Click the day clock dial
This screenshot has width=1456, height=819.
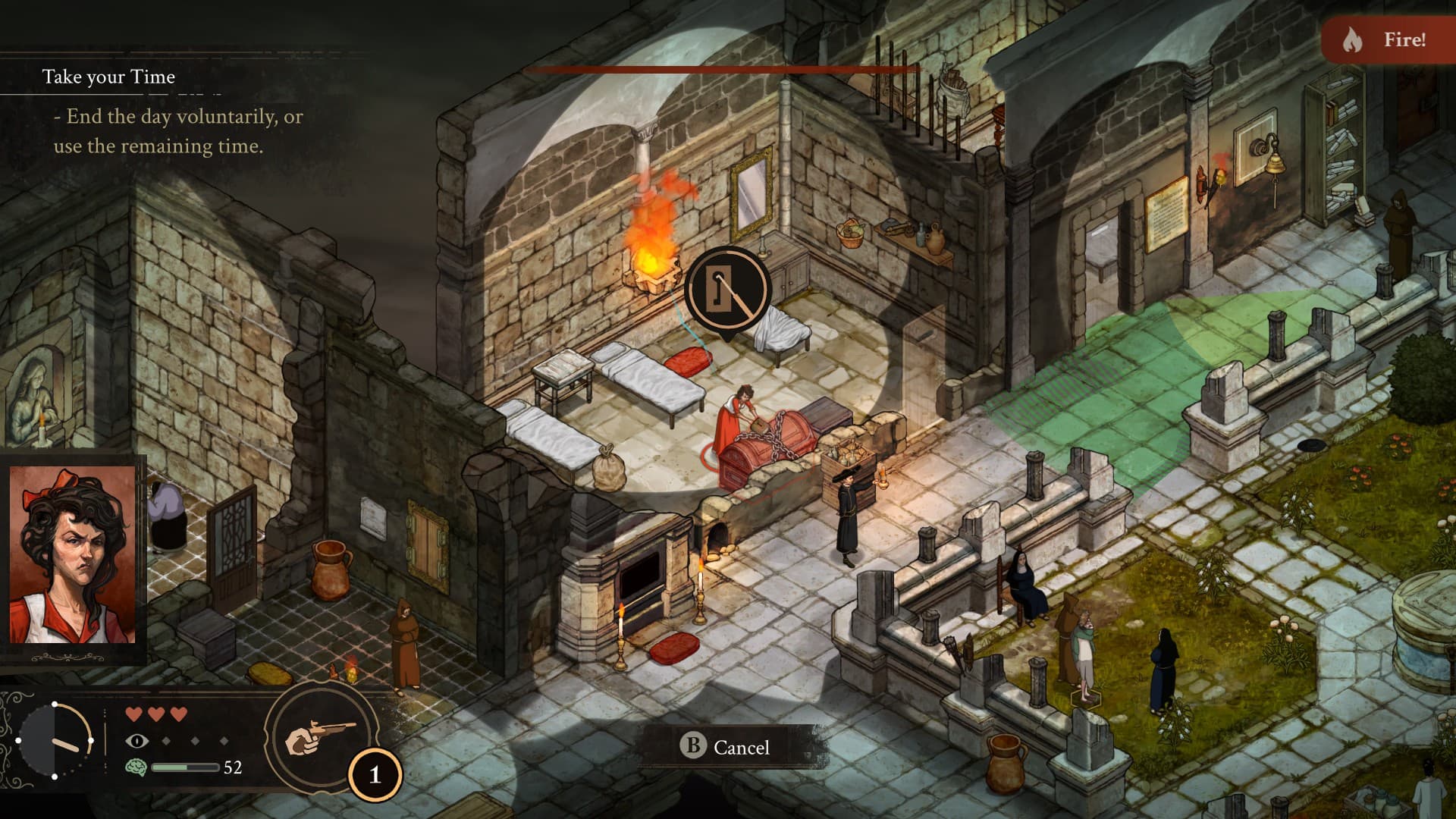point(55,740)
